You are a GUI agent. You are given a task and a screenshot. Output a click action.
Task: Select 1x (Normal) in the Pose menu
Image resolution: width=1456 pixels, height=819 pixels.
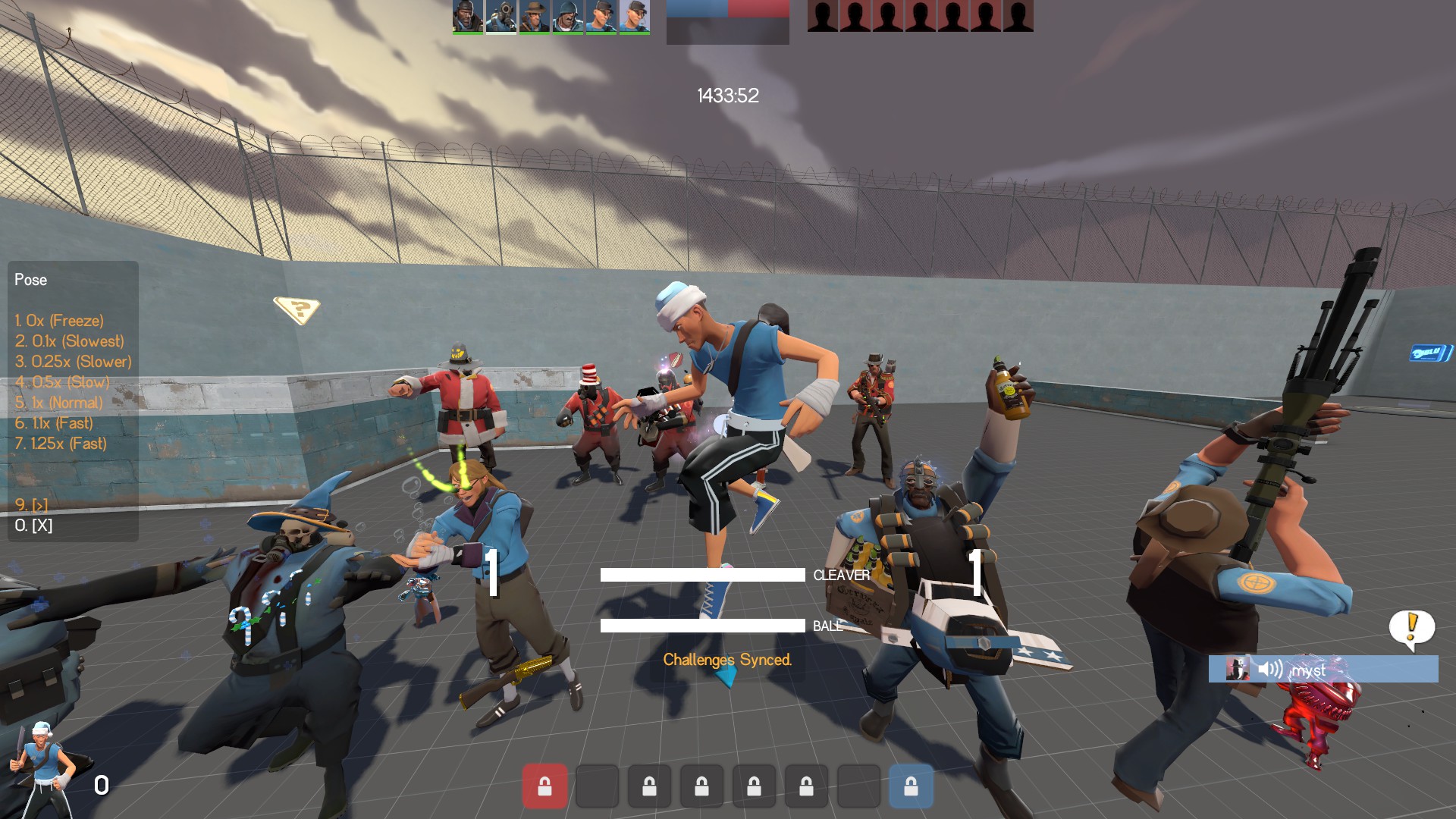(58, 403)
